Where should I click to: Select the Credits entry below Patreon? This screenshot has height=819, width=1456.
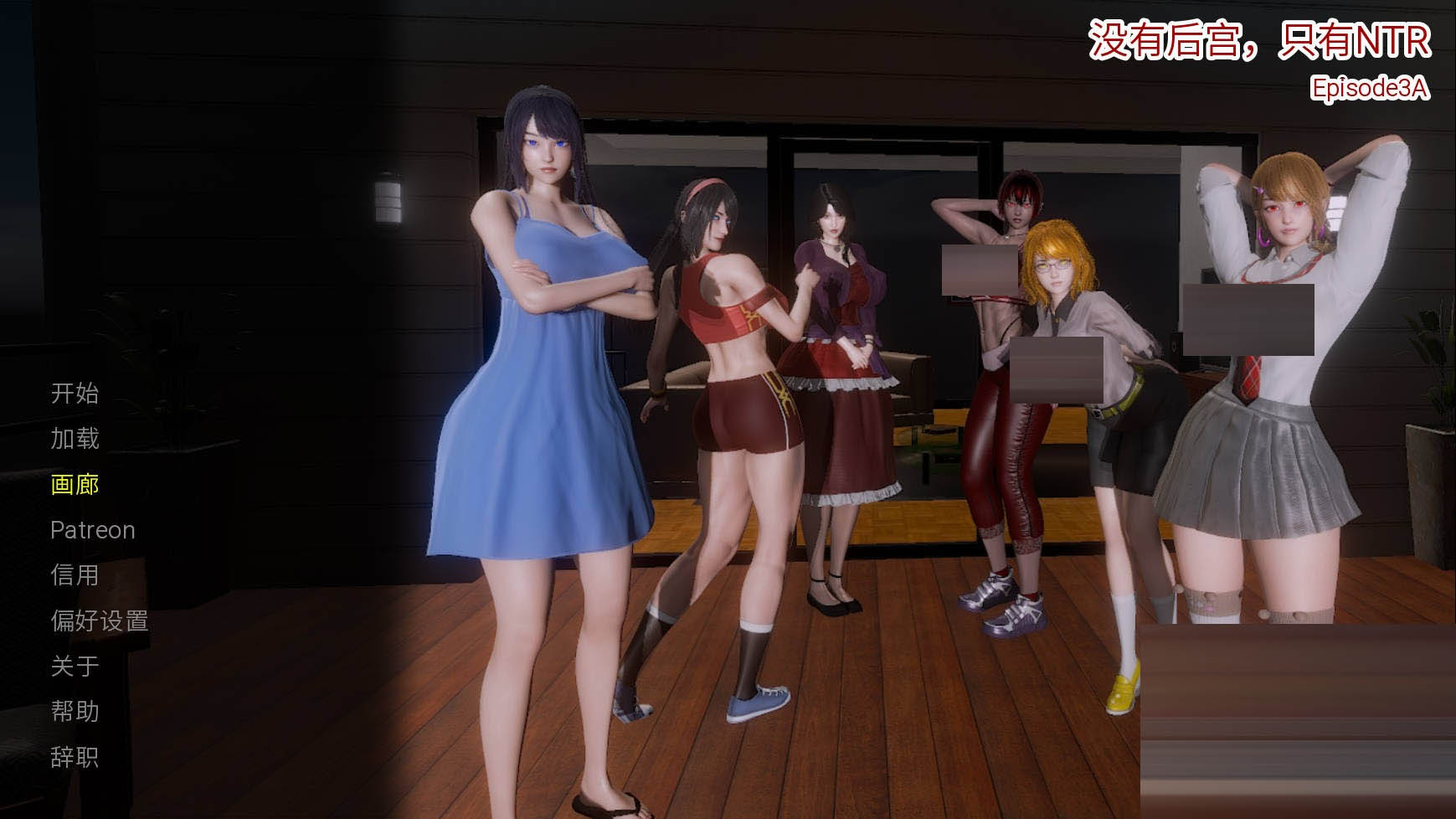[75, 574]
